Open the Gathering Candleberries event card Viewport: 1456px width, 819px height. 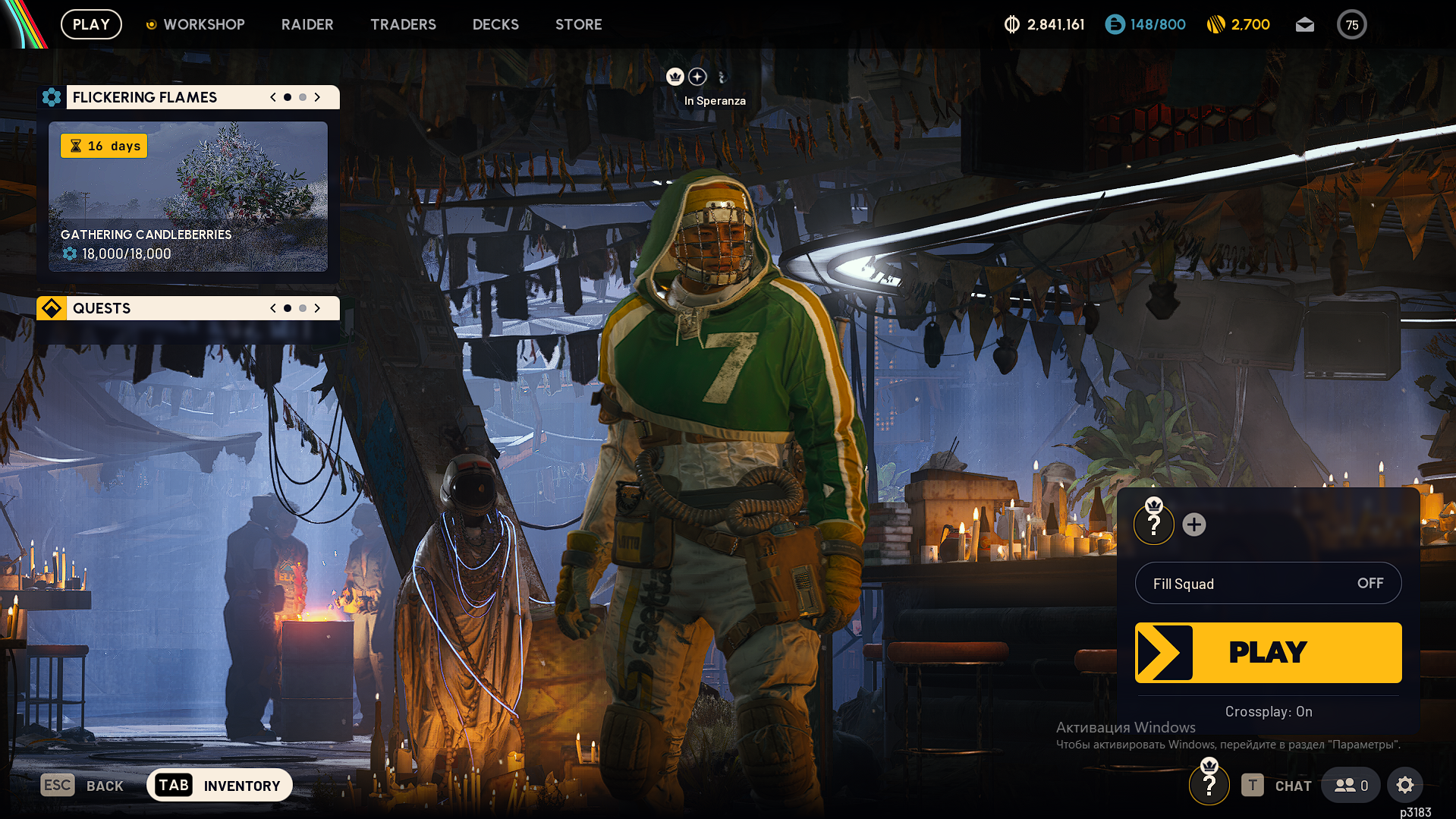[188, 197]
